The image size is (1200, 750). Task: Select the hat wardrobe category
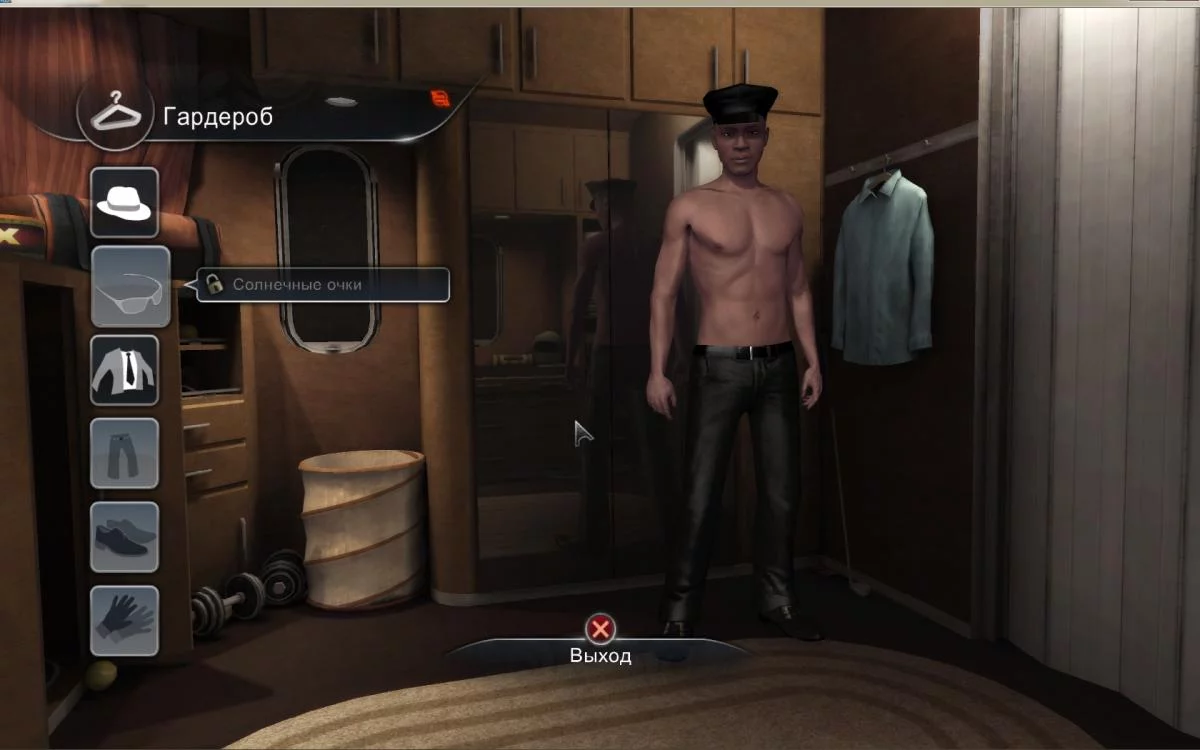click(125, 202)
